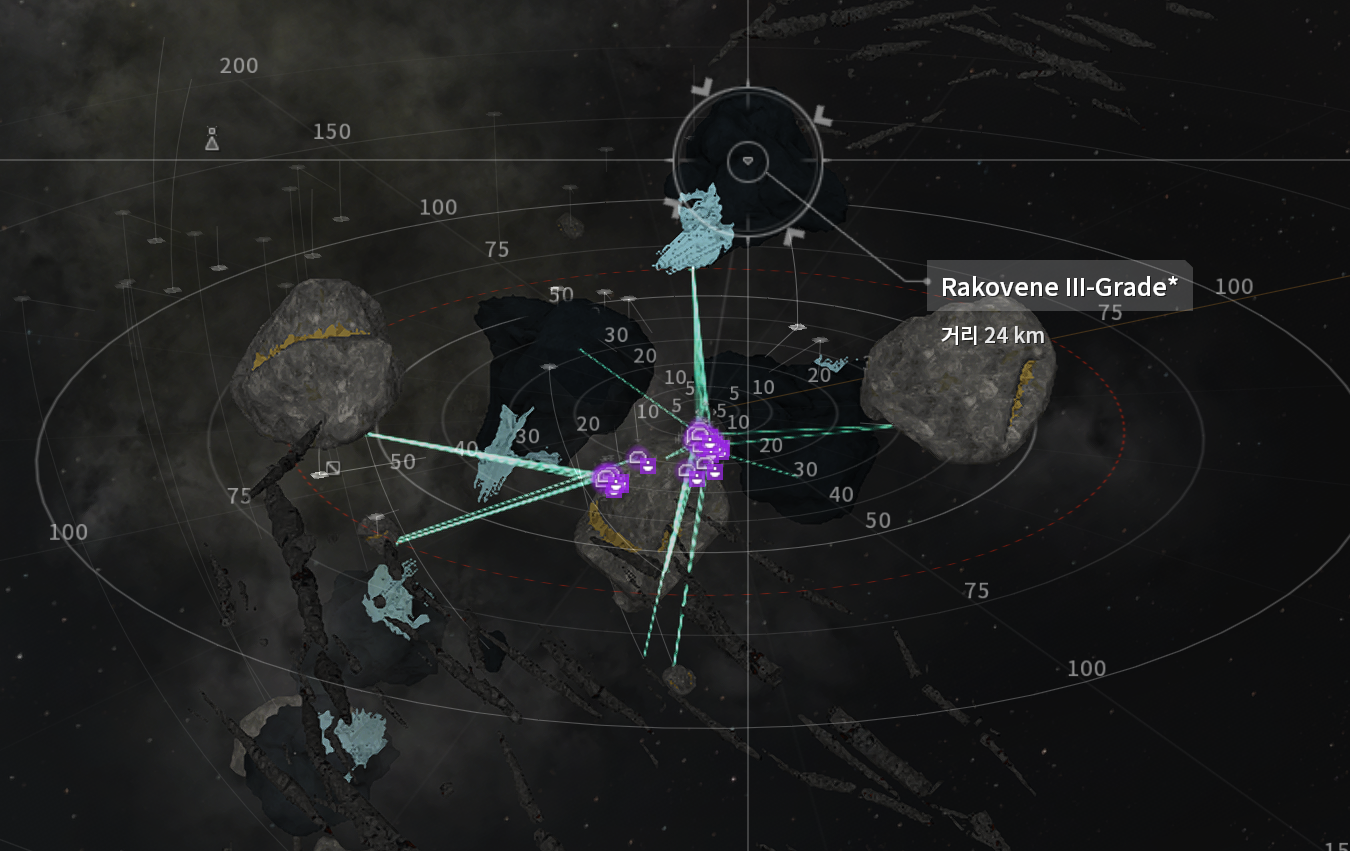
Task: Select the triangle beacon bracket near 150
Action: (x=212, y=140)
